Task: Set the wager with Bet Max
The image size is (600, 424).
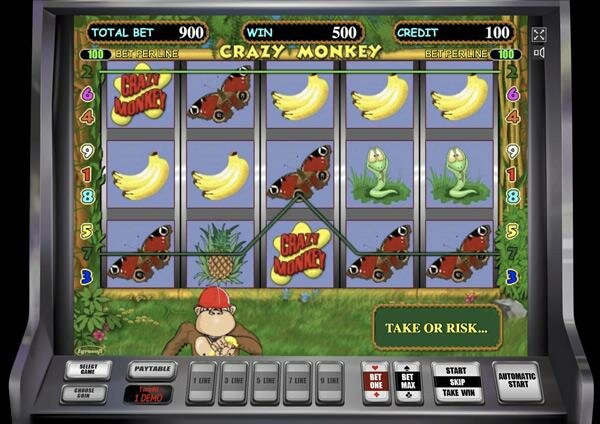Action: point(407,381)
